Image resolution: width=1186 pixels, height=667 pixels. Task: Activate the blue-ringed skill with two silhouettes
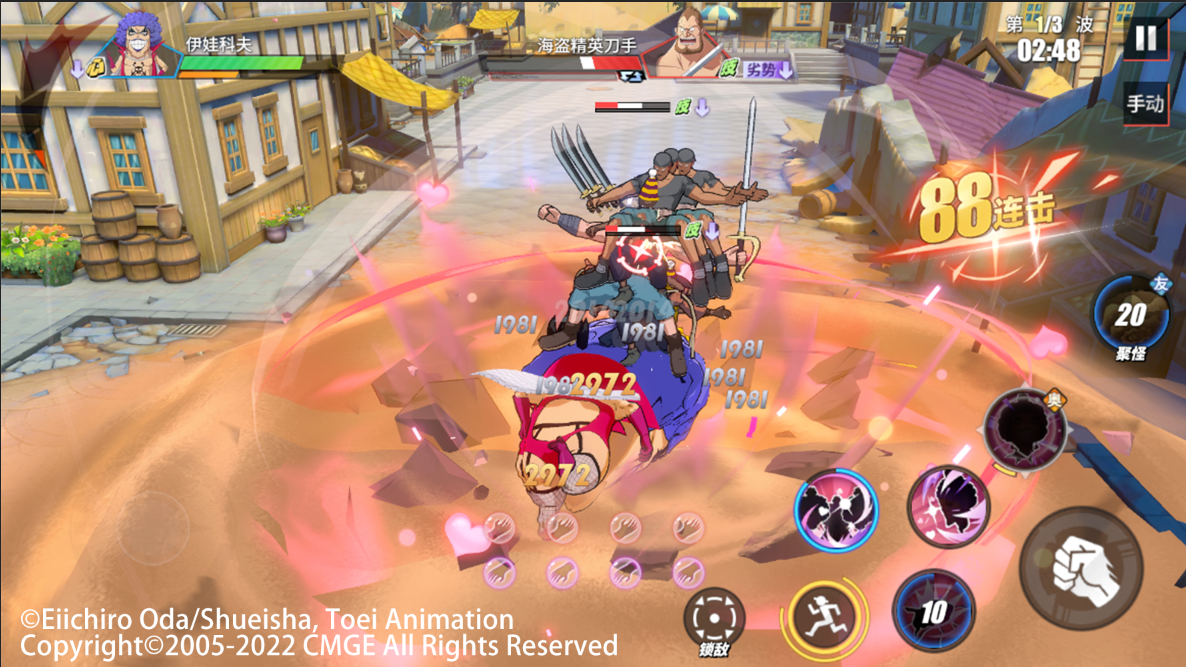(836, 510)
